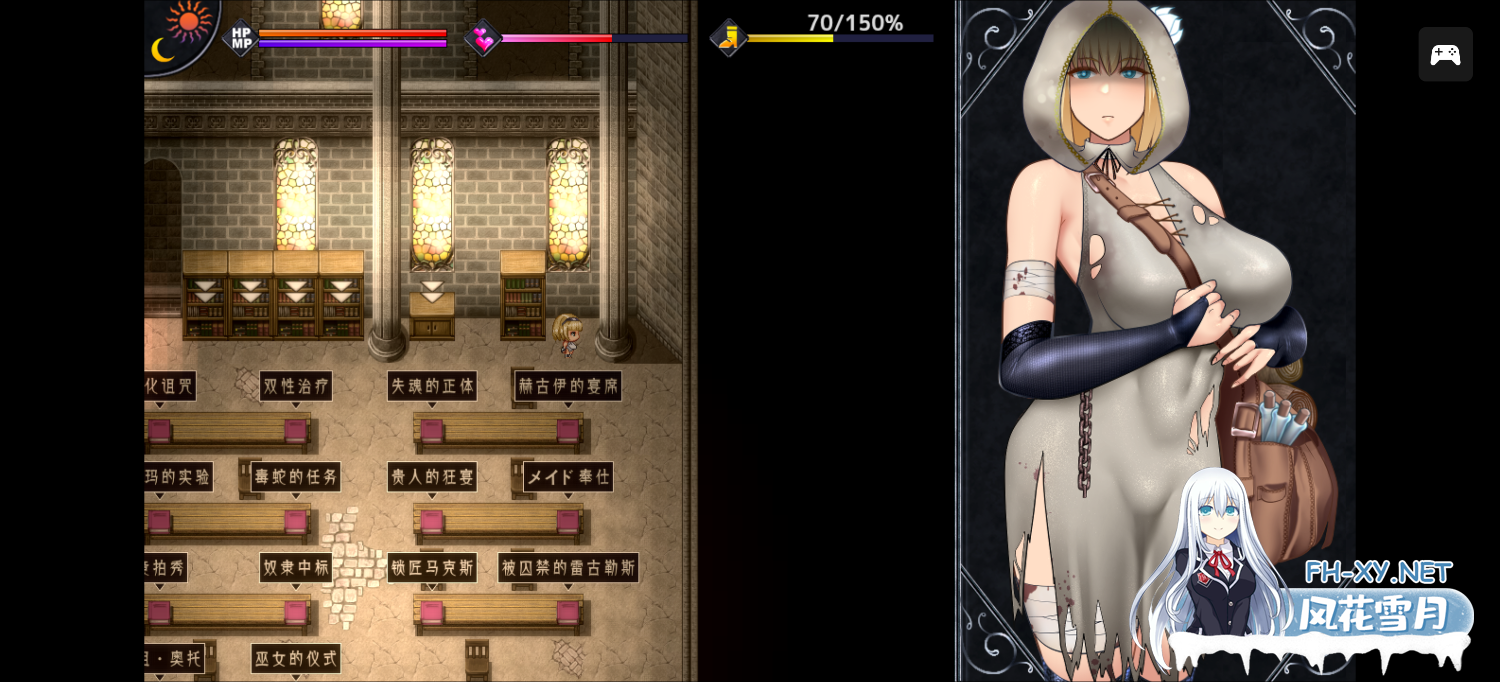This screenshot has width=1500, height=682.
Task: Choose the 锁匠马克斯 scene label
Action: point(432,568)
